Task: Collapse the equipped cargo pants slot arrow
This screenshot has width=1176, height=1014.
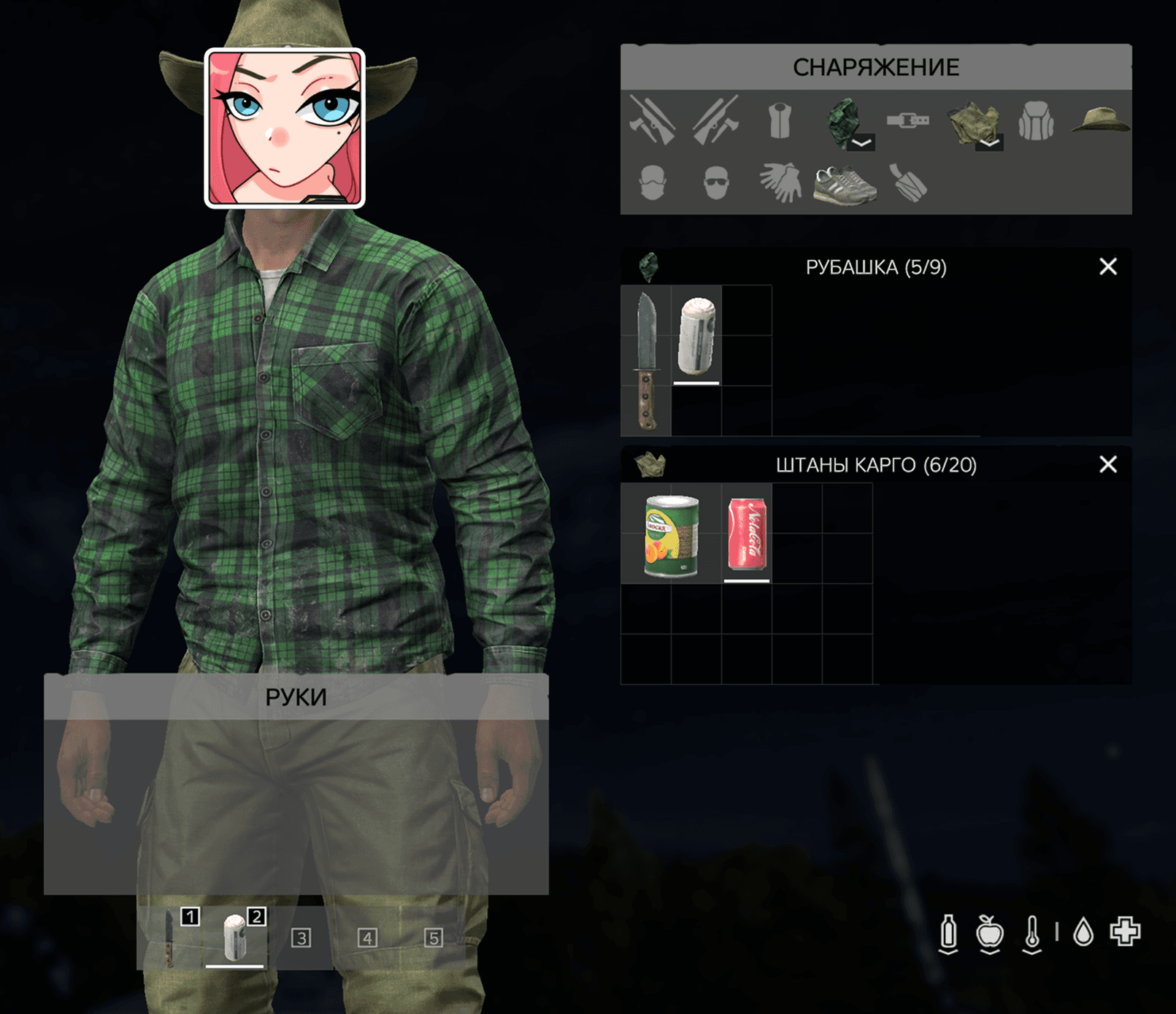Action: (x=988, y=142)
